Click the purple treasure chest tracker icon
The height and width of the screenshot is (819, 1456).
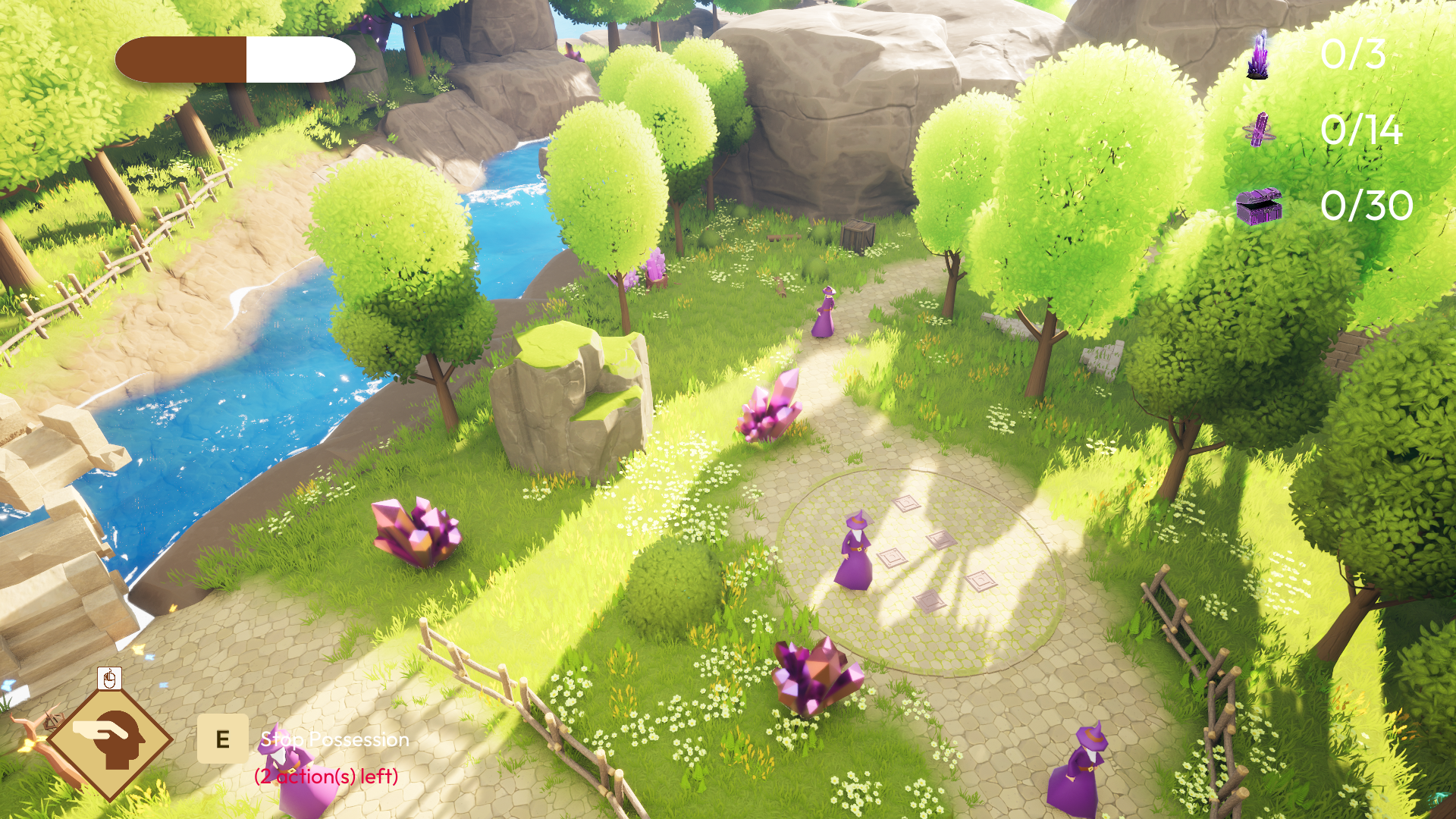pos(1259,206)
